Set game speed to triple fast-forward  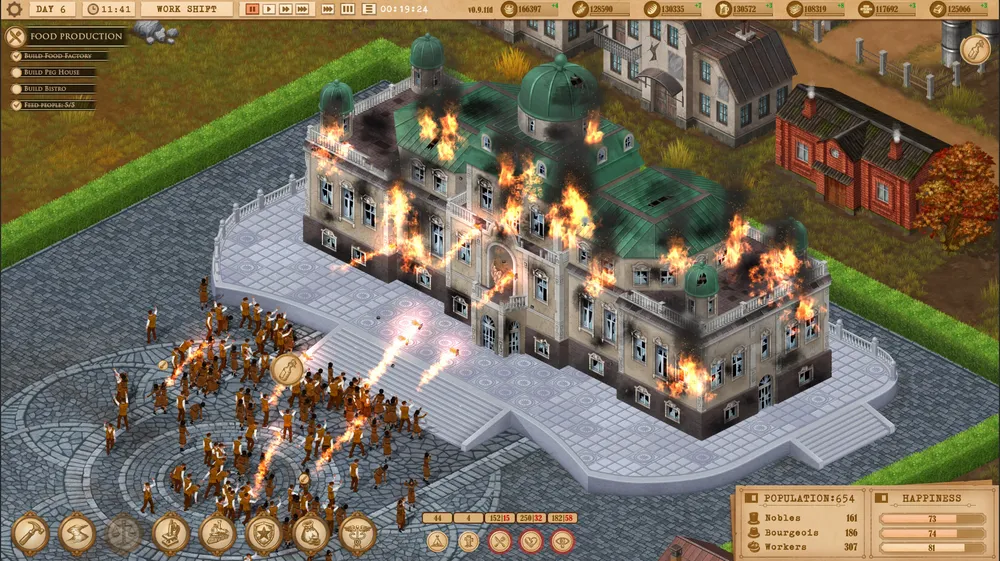303,9
